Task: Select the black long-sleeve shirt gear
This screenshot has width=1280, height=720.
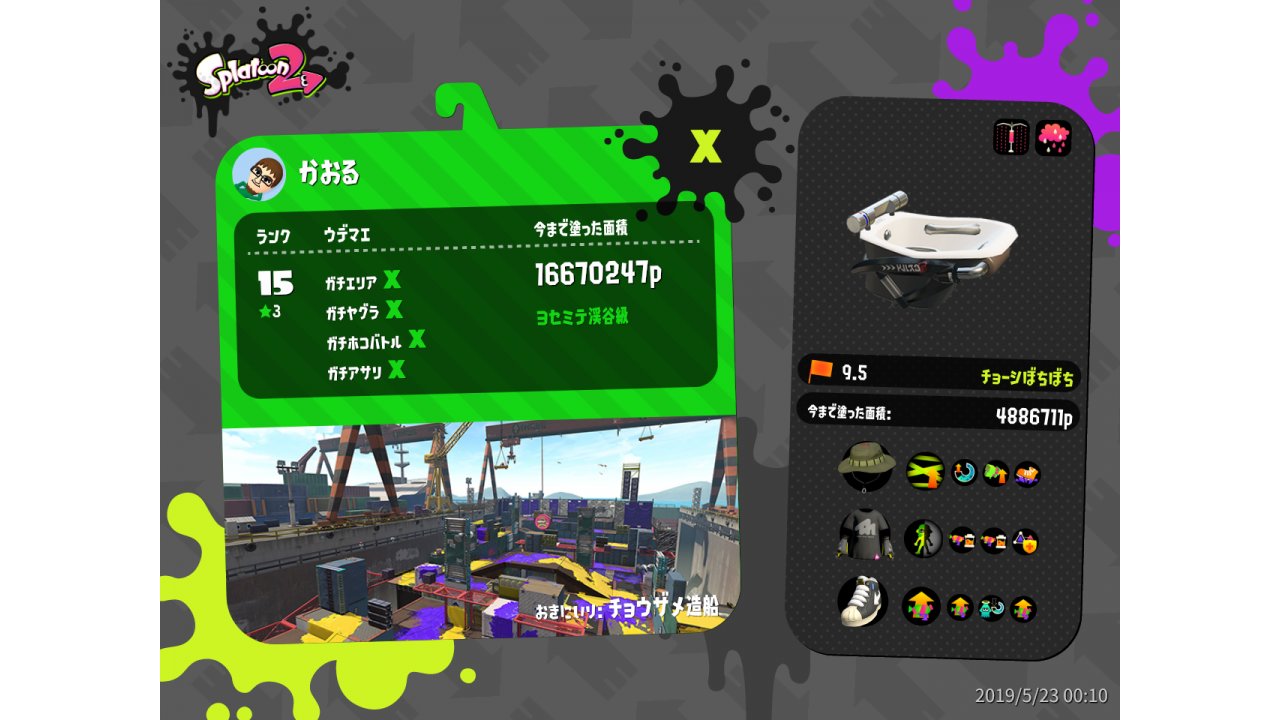Action: click(x=863, y=536)
